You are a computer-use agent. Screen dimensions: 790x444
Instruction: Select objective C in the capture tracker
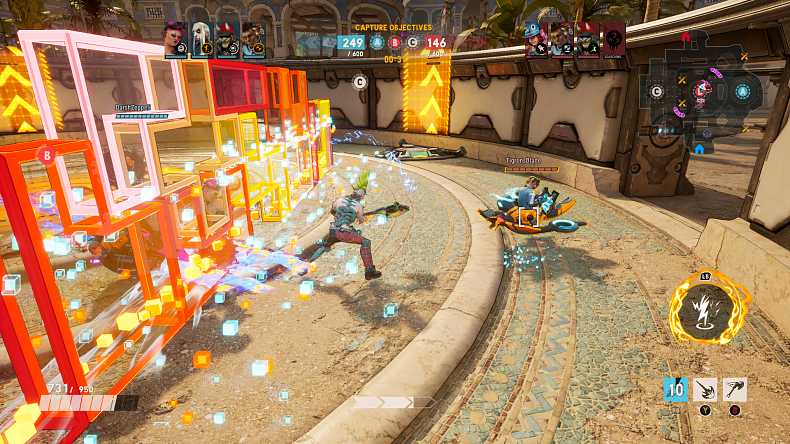pyautogui.click(x=412, y=43)
